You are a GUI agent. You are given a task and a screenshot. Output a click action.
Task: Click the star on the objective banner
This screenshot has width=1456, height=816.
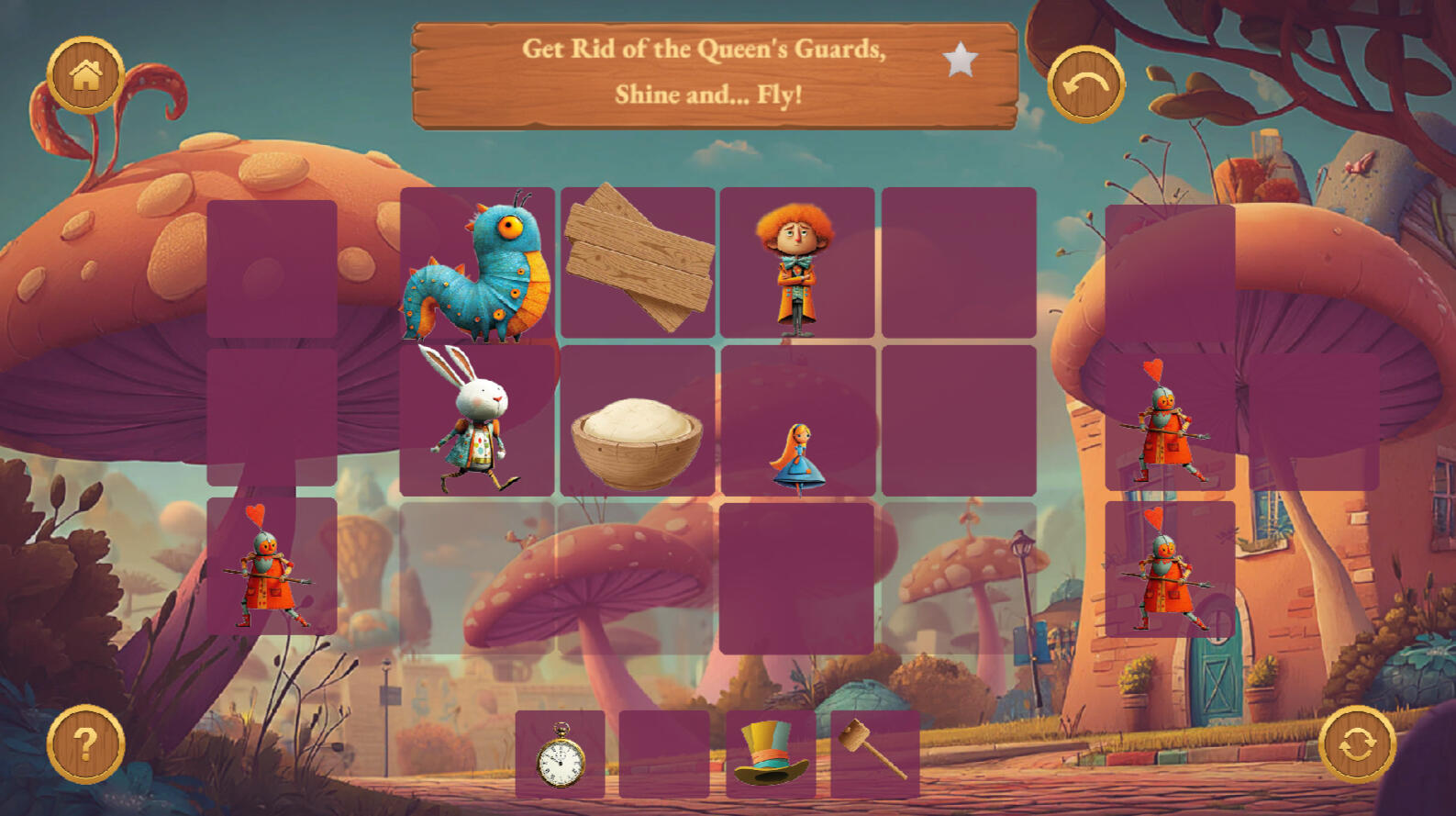point(961,61)
